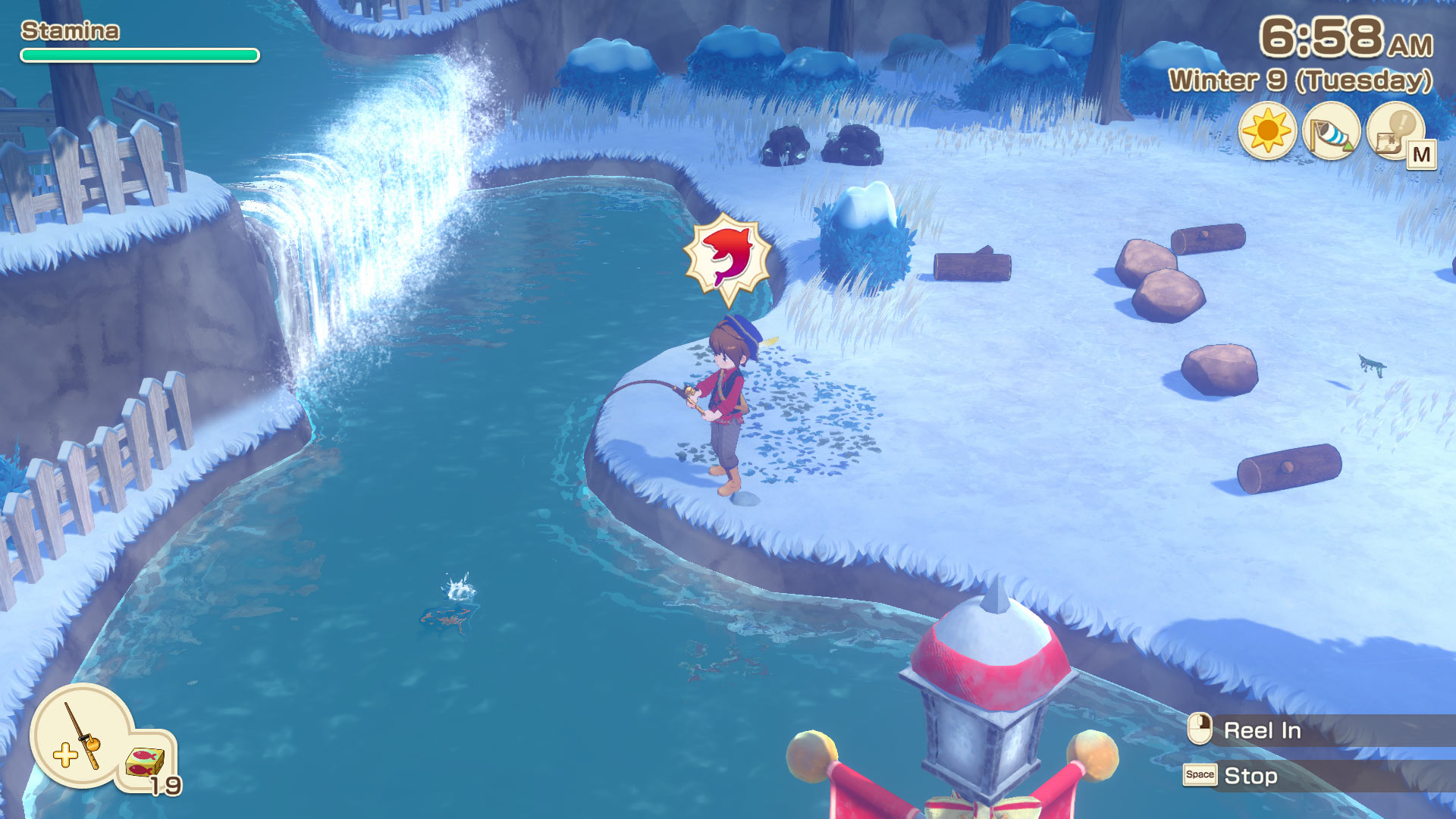This screenshot has height=819, width=1456.
Task: Open the sunny weather forecast icon
Action: (x=1267, y=131)
